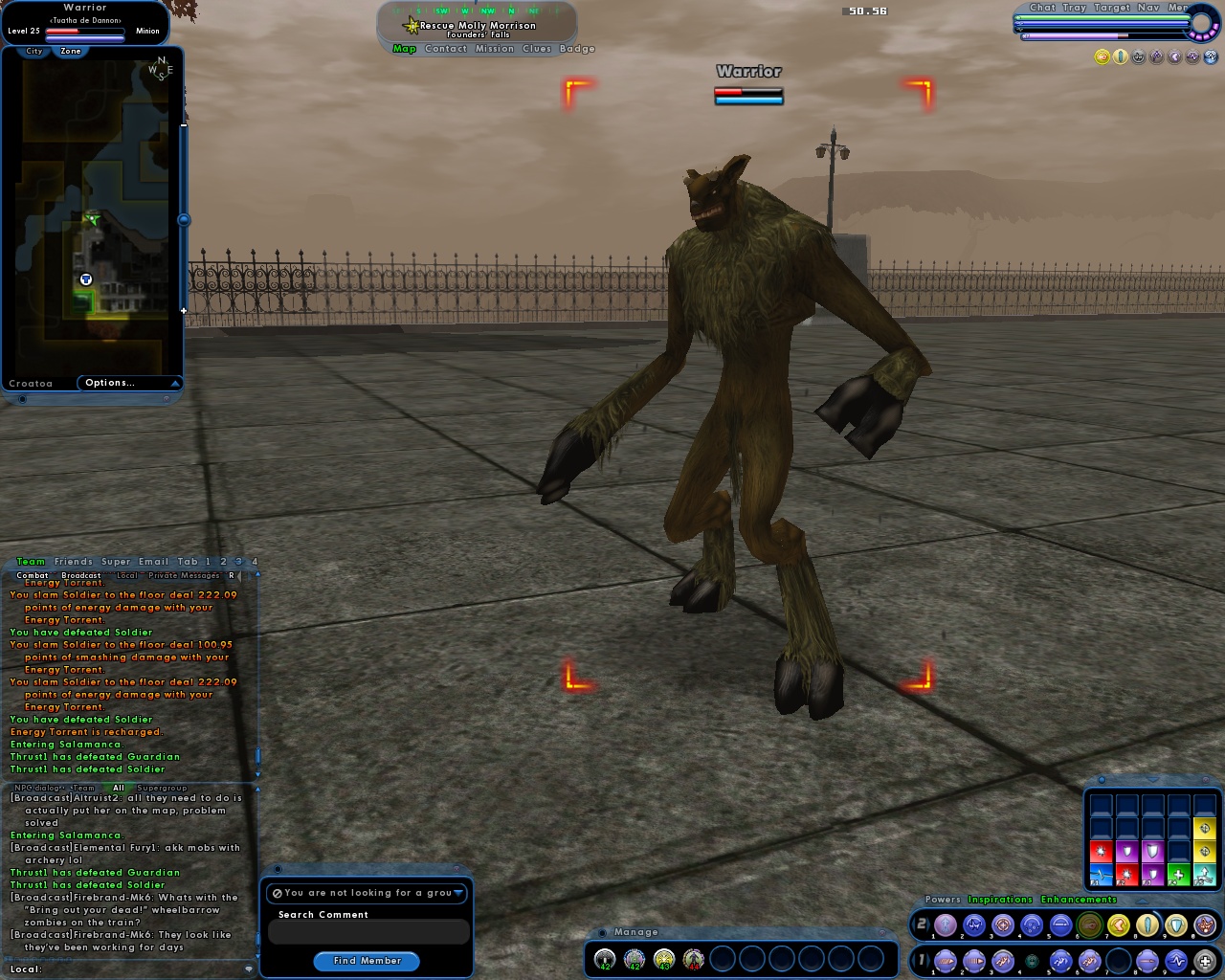
Task: Open the Options menu below the minimap
Action: point(110,382)
